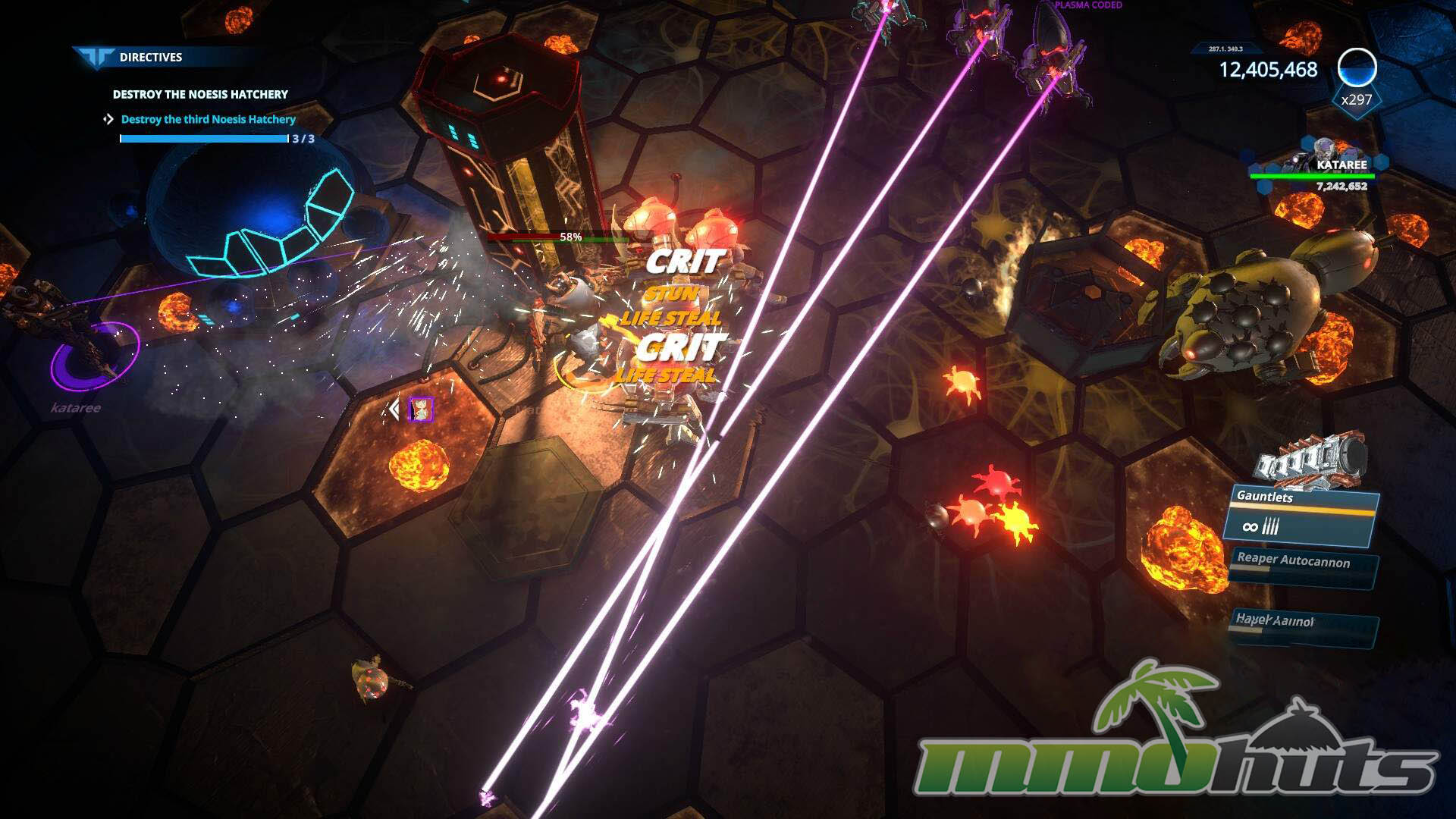Open the Directives panel header
Image resolution: width=1456 pixels, height=819 pixels.
(x=150, y=57)
